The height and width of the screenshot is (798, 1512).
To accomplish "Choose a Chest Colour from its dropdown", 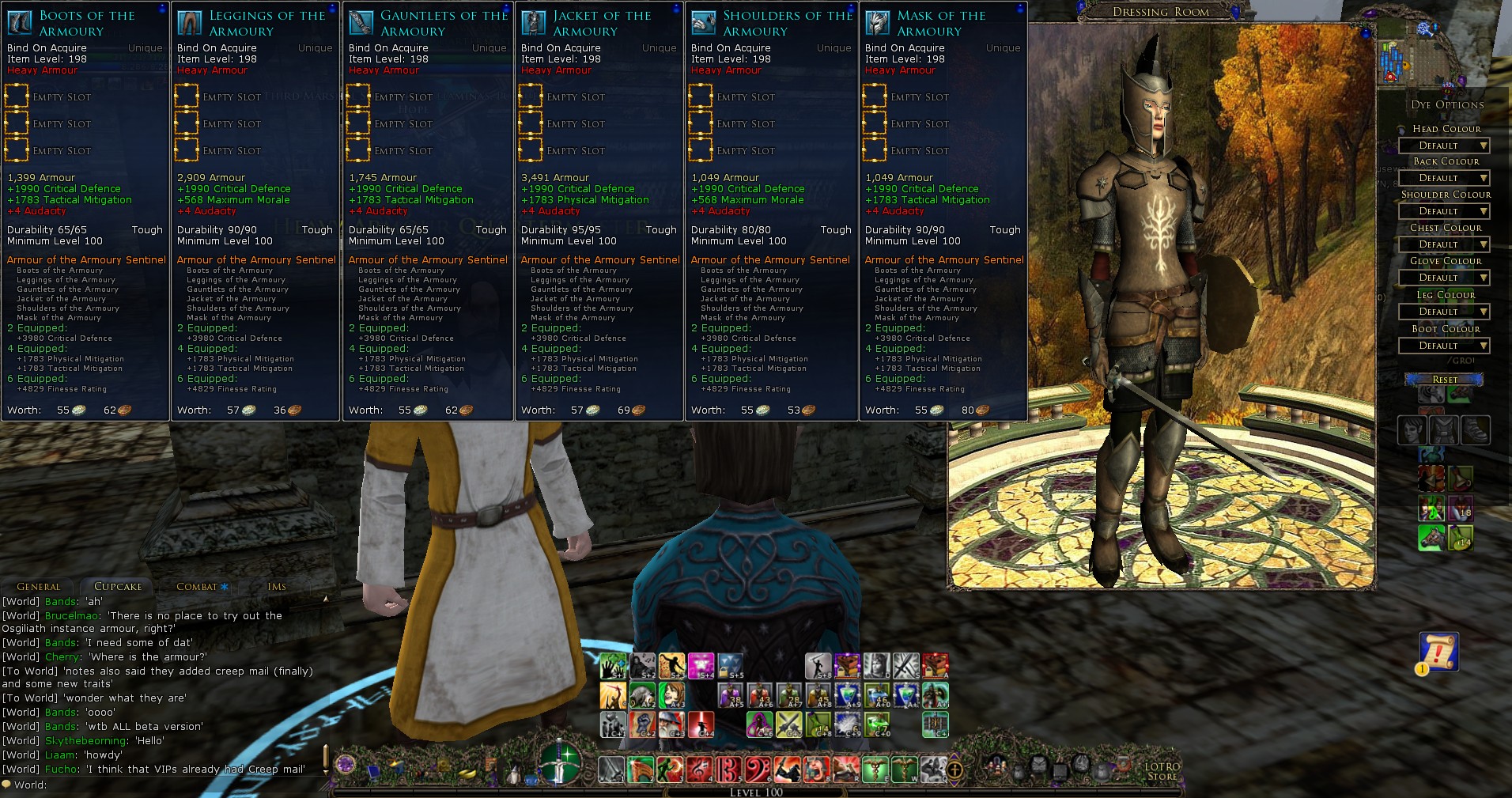I will 1444,244.
